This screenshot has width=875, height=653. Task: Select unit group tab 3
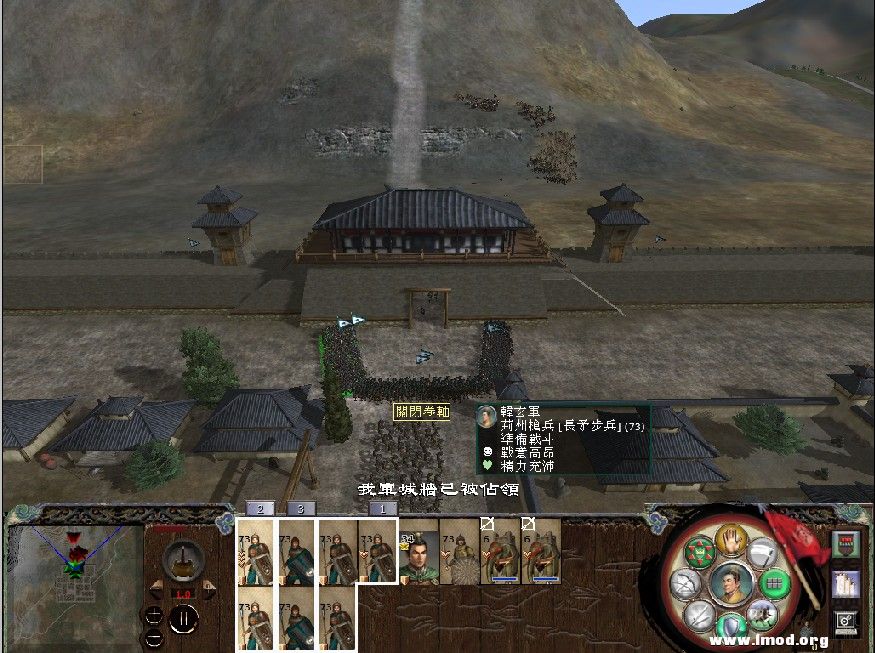[x=300, y=508]
